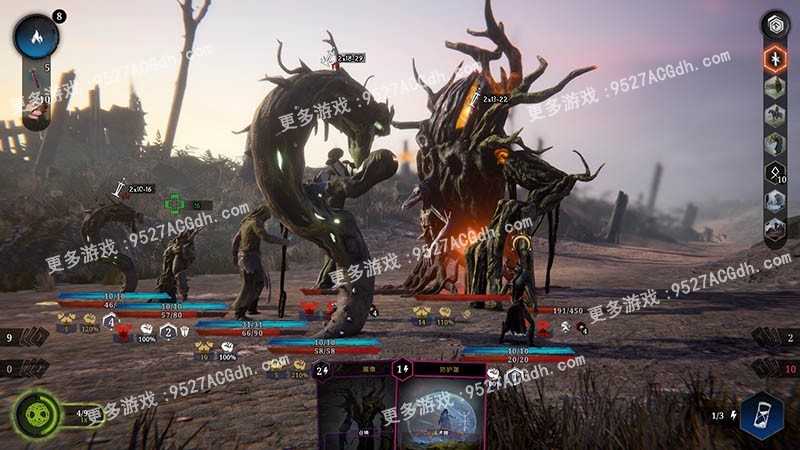Play the tree creature card costing 2

click(355, 405)
